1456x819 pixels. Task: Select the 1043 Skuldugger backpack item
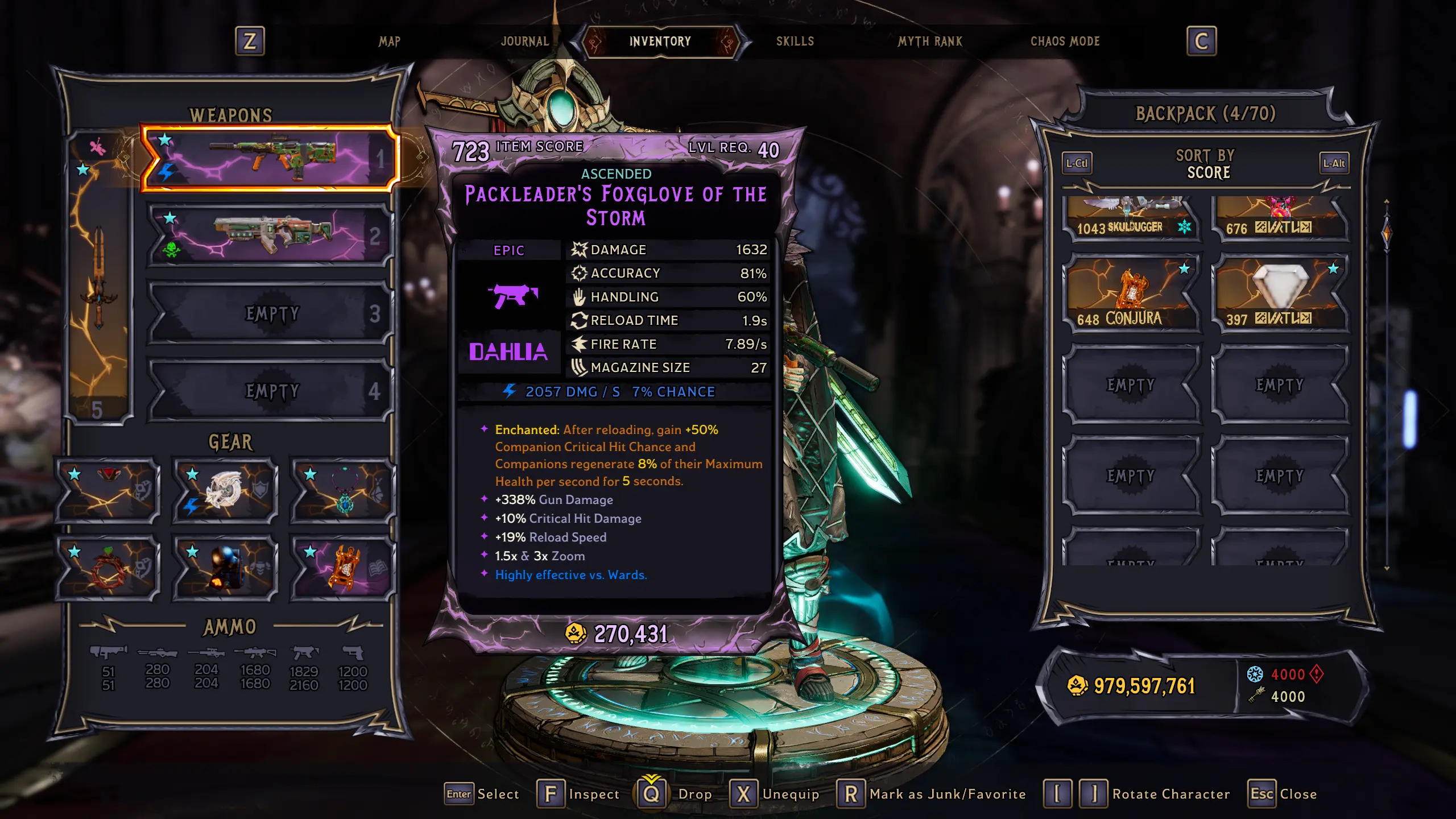(x=1132, y=218)
